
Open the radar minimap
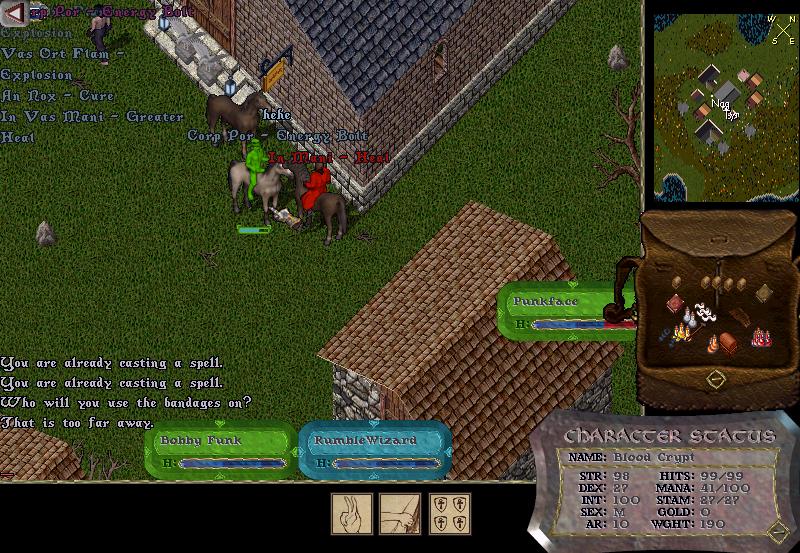724,106
